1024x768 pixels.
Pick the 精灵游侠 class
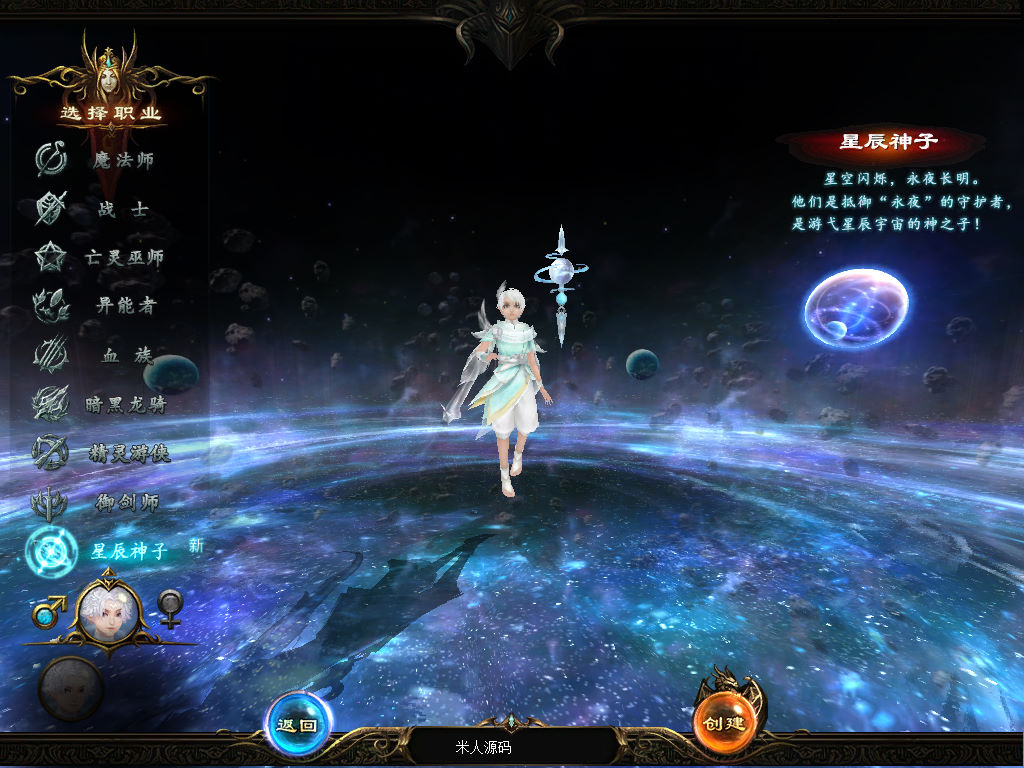[x=122, y=453]
